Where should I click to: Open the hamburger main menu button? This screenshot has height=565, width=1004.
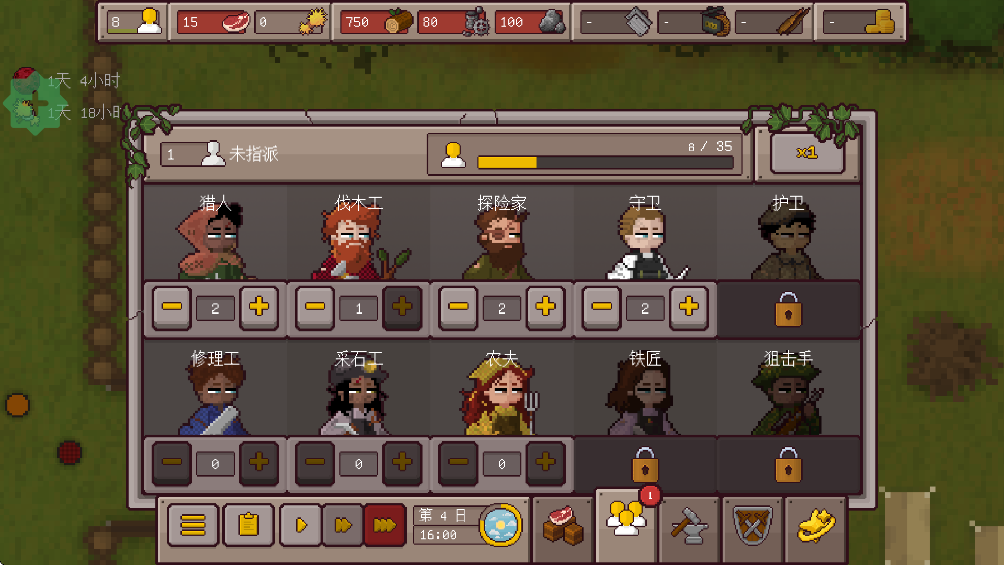coord(193,524)
